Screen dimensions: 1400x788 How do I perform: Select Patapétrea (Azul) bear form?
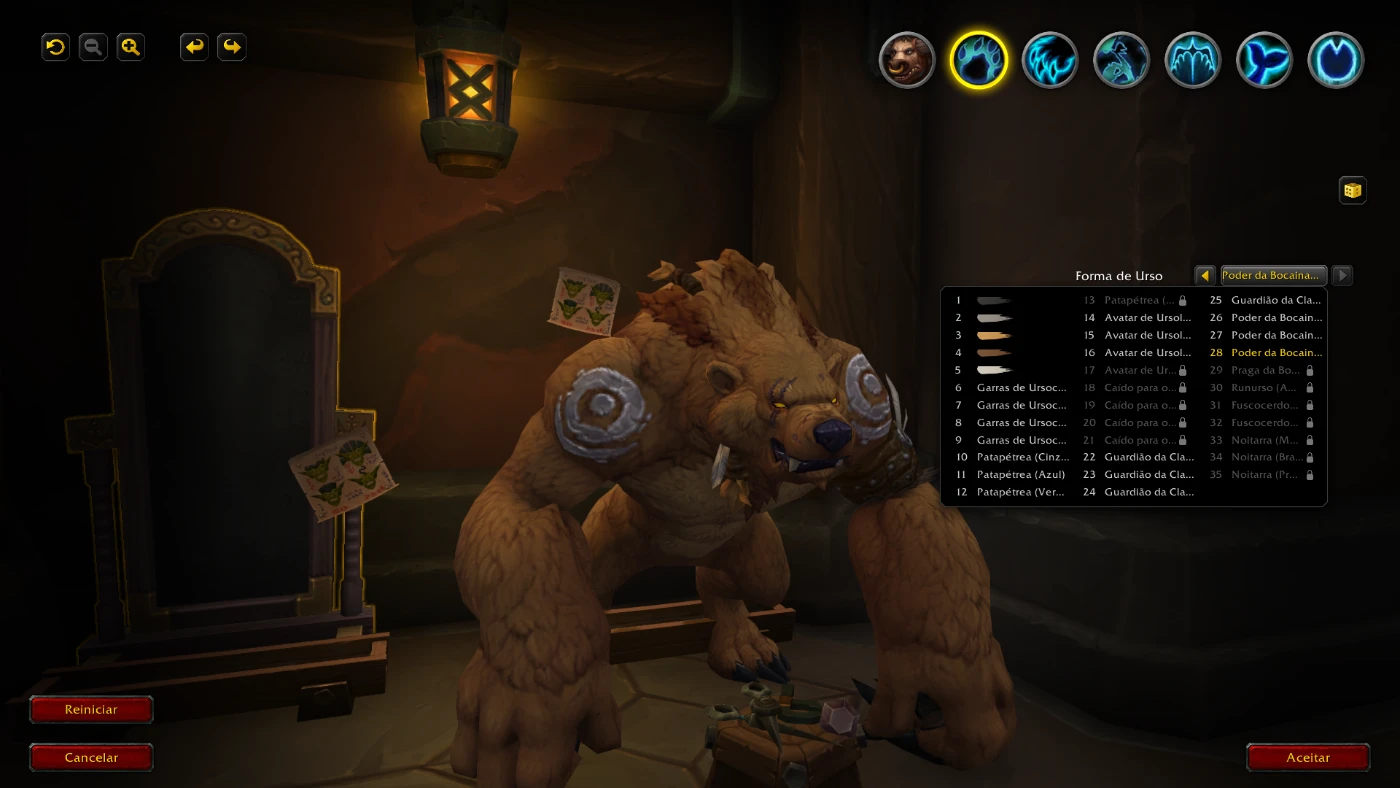[x=1020, y=475]
